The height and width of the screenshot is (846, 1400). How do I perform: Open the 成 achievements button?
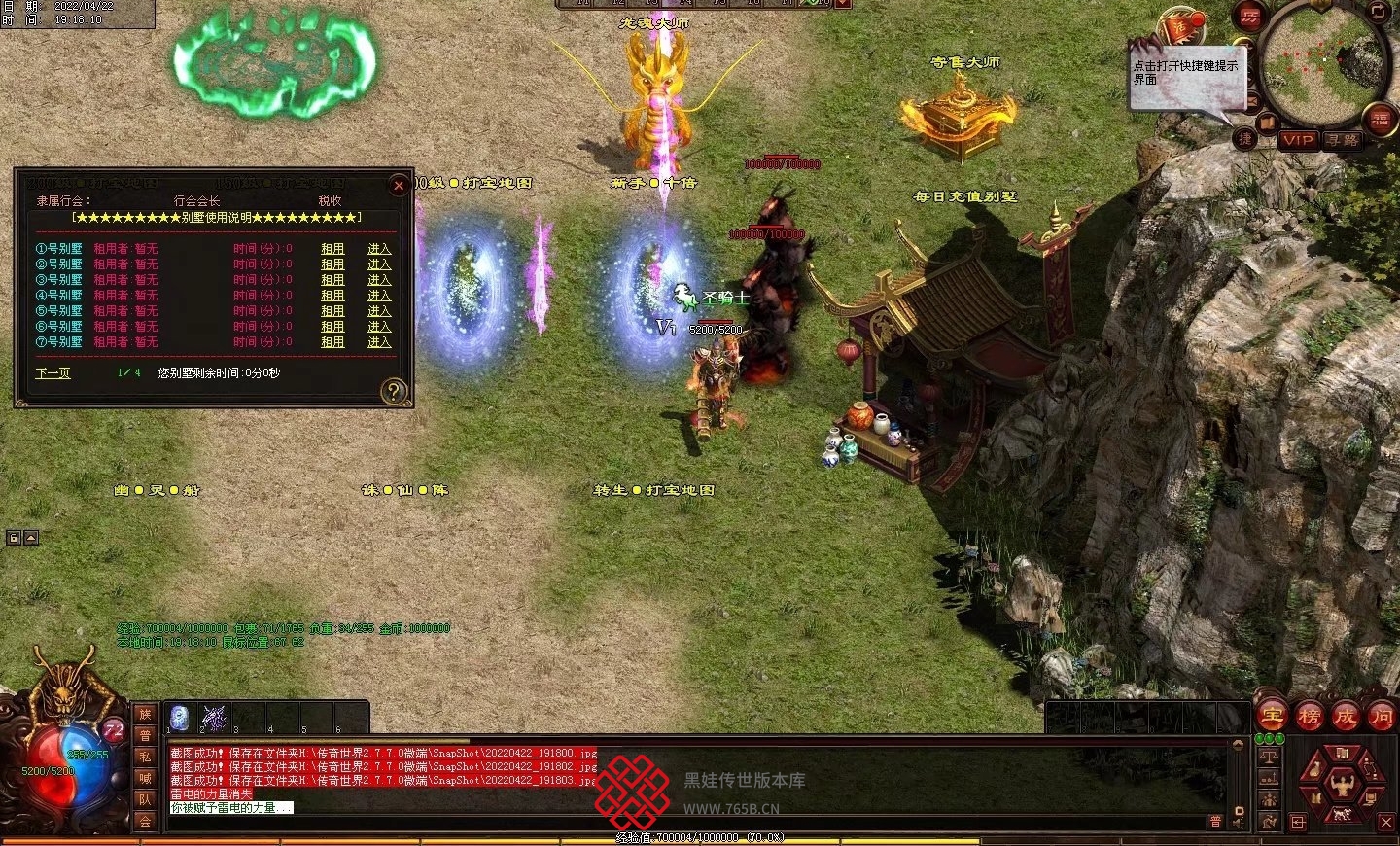[x=1345, y=717]
